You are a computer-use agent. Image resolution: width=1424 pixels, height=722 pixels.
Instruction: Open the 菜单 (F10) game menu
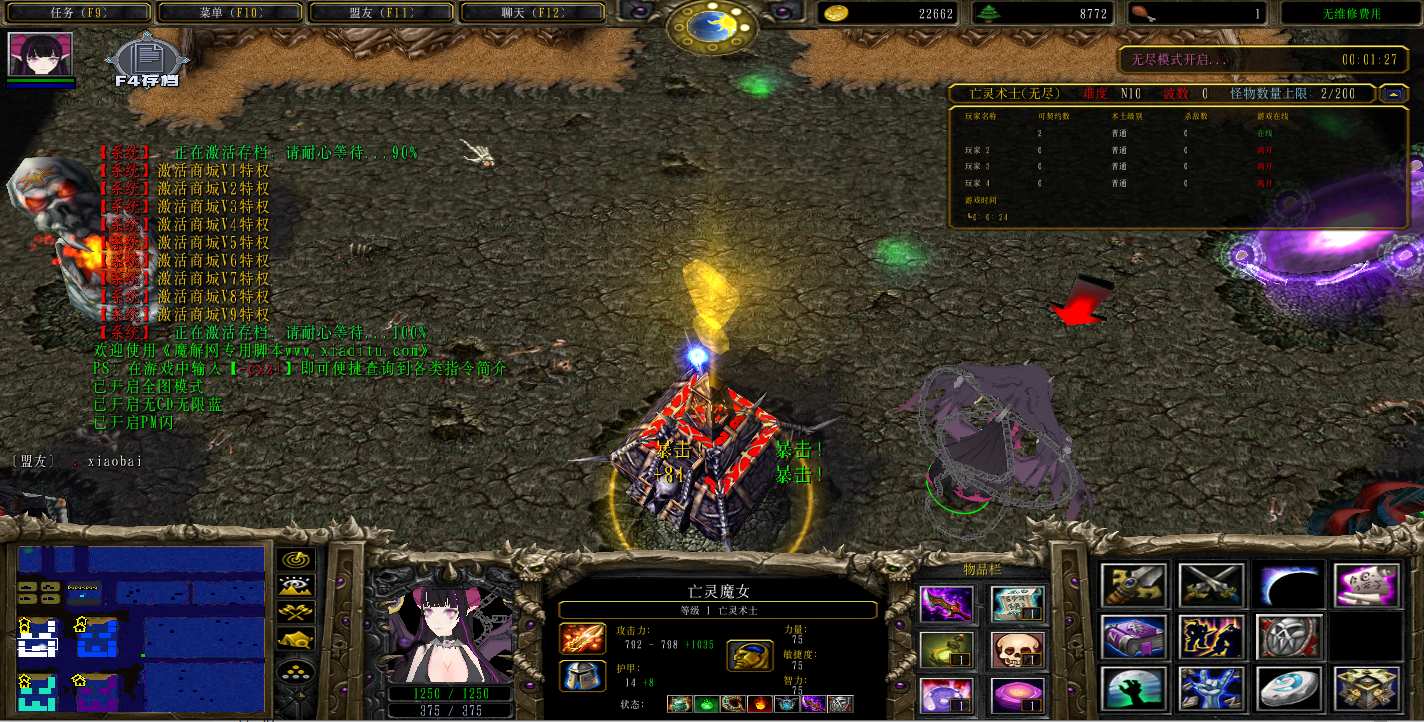pos(230,13)
